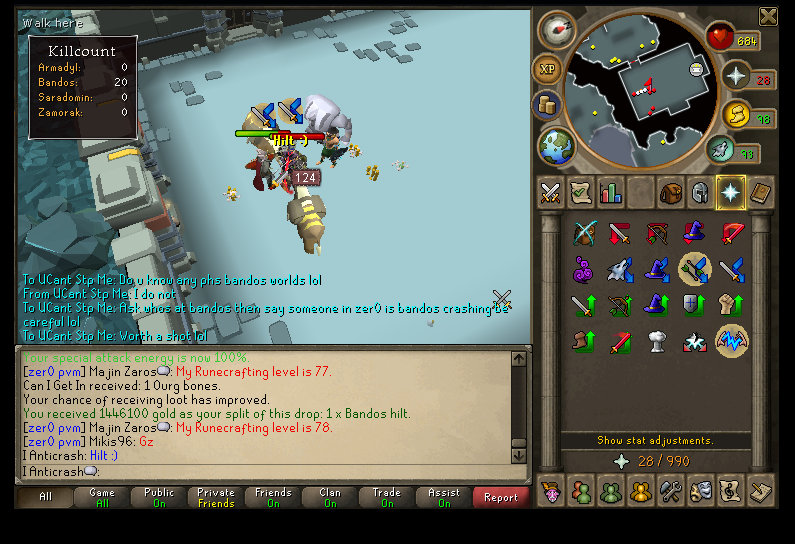Open the world map globe
This screenshot has height=544, width=795.
coord(556,146)
